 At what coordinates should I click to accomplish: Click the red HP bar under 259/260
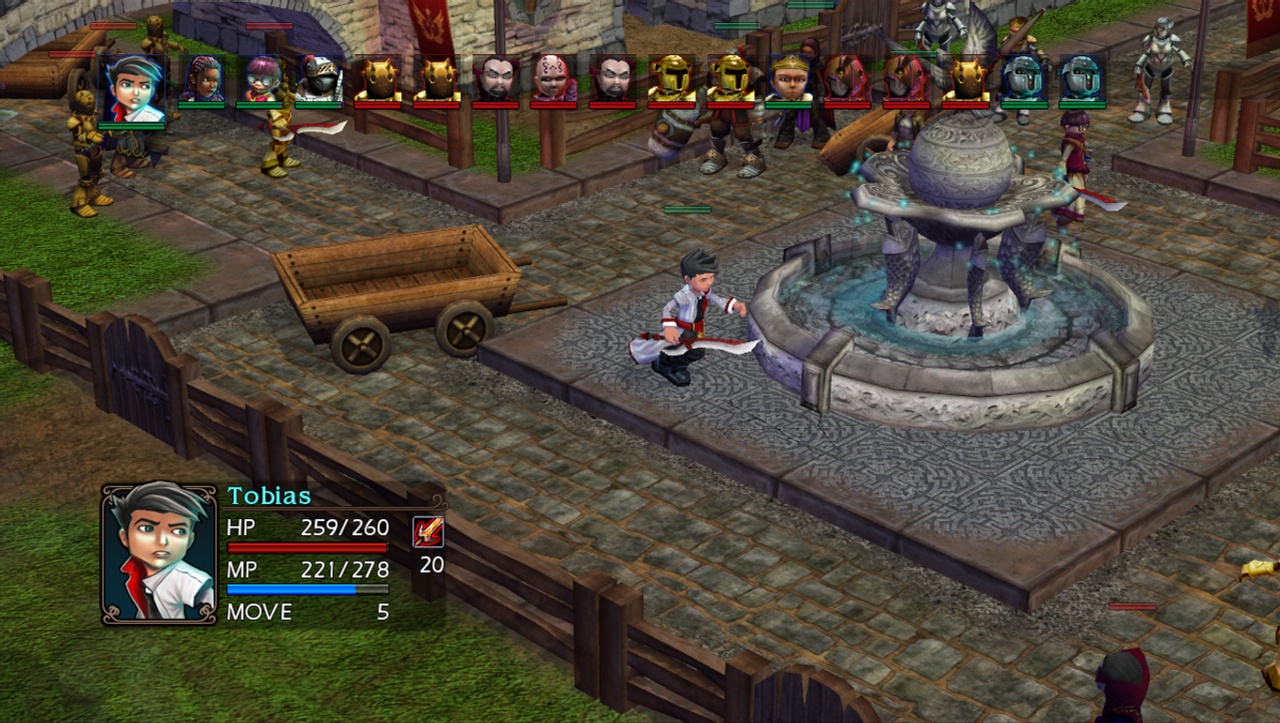310,547
